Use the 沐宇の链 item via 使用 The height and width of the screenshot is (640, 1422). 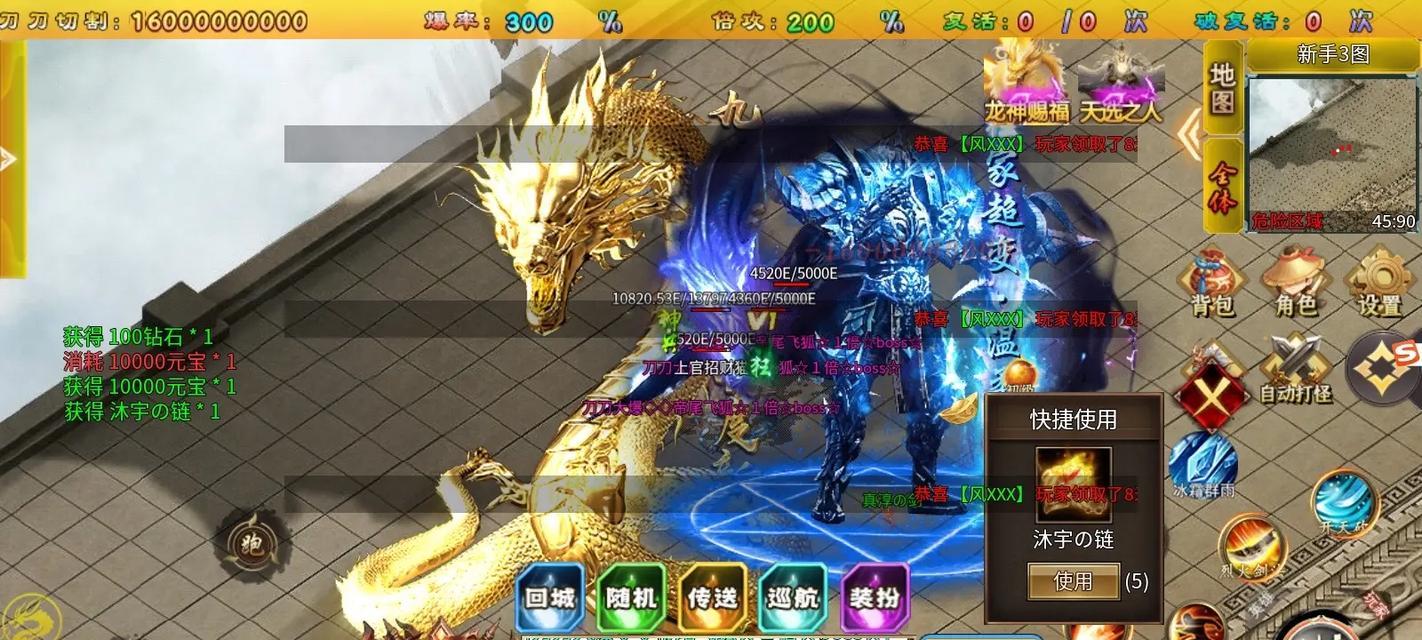(1073, 581)
